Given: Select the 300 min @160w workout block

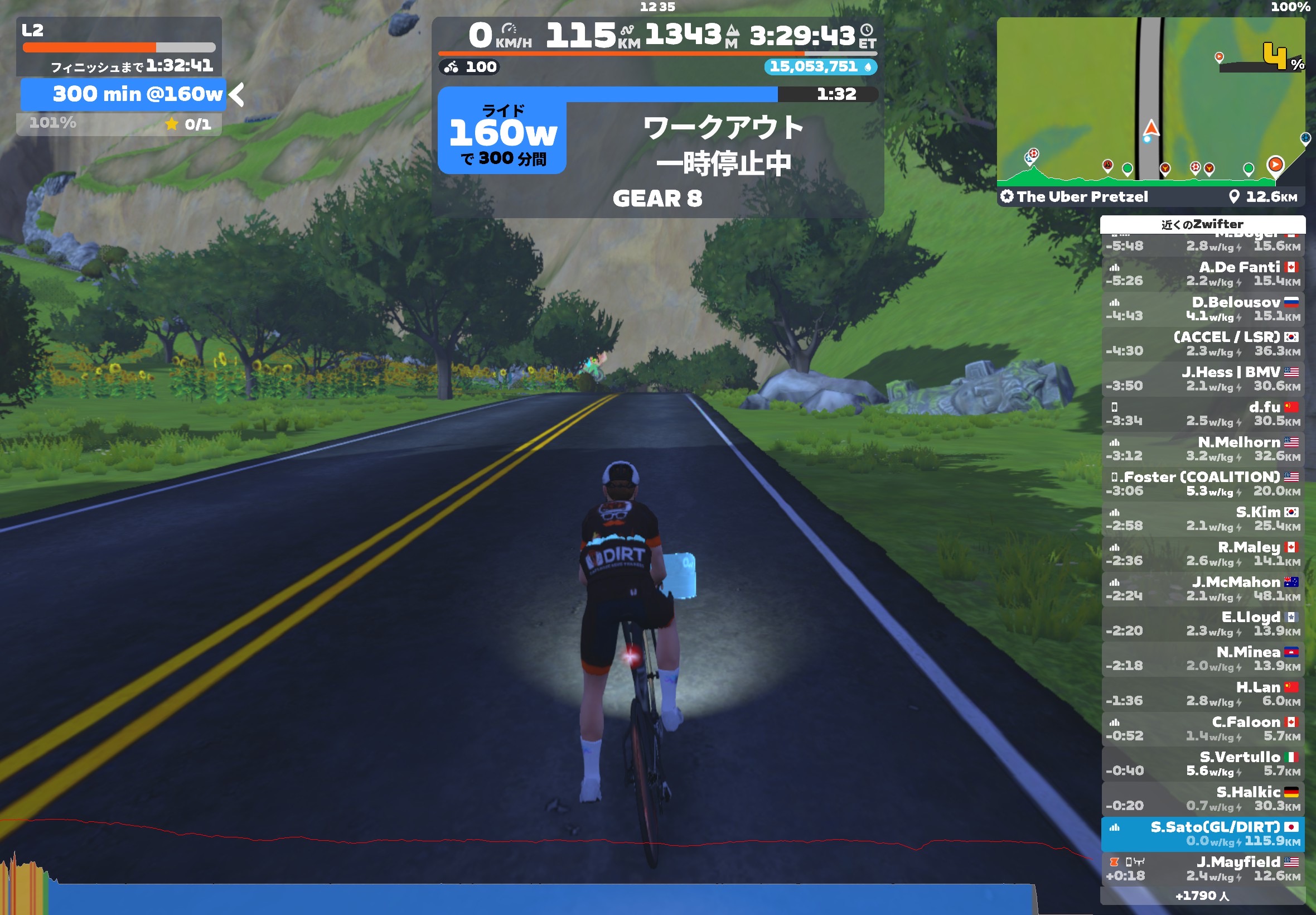Looking at the screenshot, I should [123, 94].
